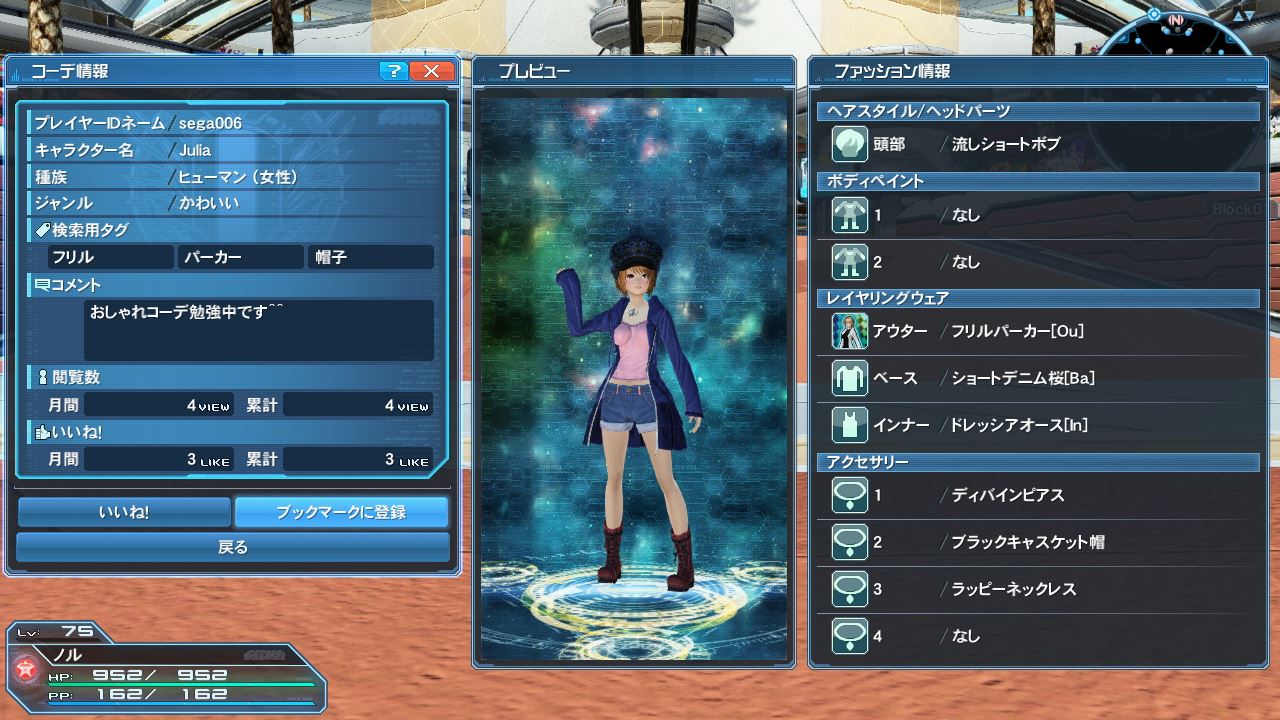Select the フリル search tag
Image resolution: width=1280 pixels, height=720 pixels.
(110, 257)
